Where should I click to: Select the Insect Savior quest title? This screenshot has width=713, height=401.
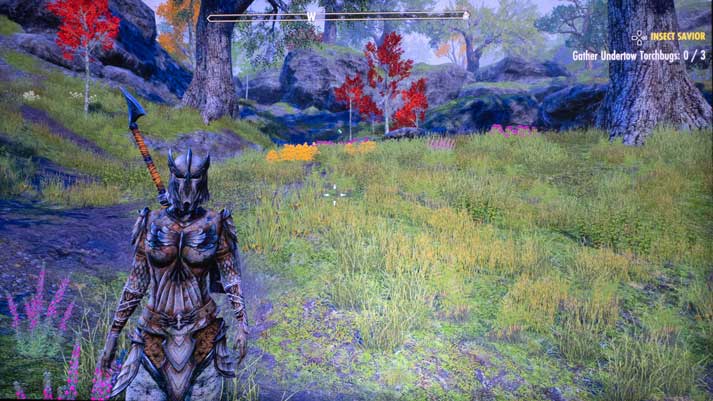point(677,37)
